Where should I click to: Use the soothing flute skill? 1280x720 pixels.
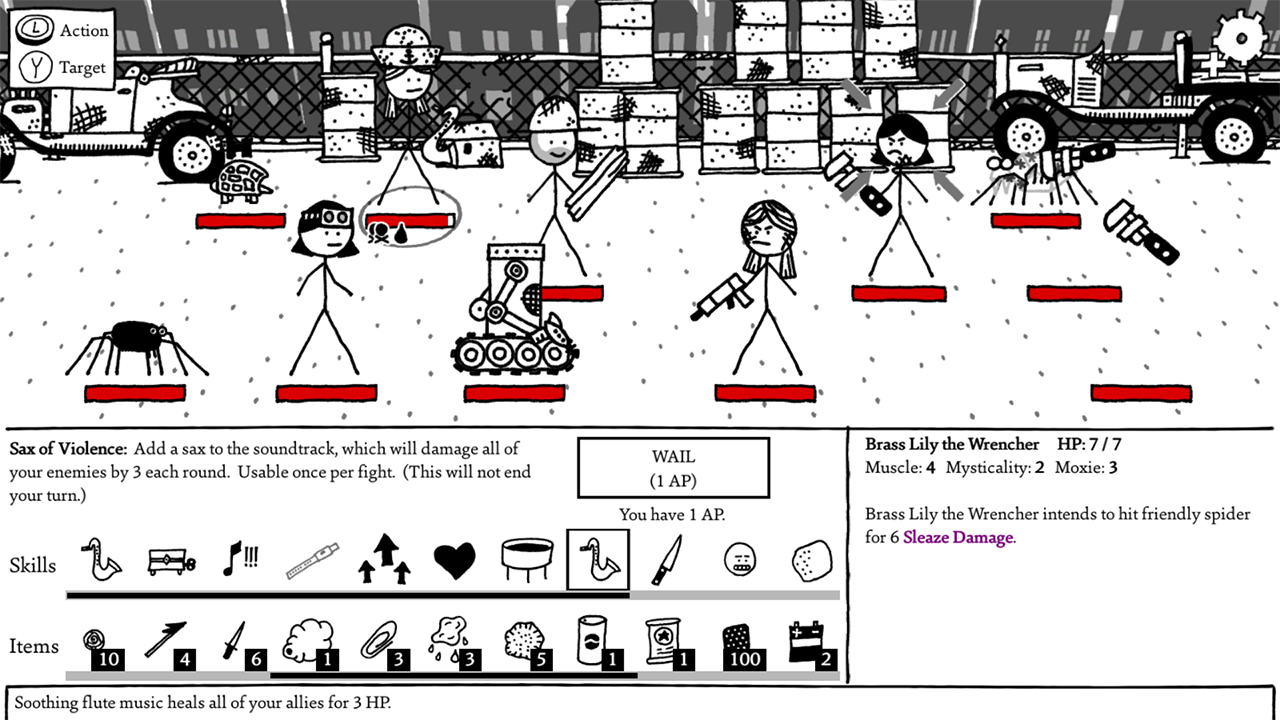pos(312,559)
